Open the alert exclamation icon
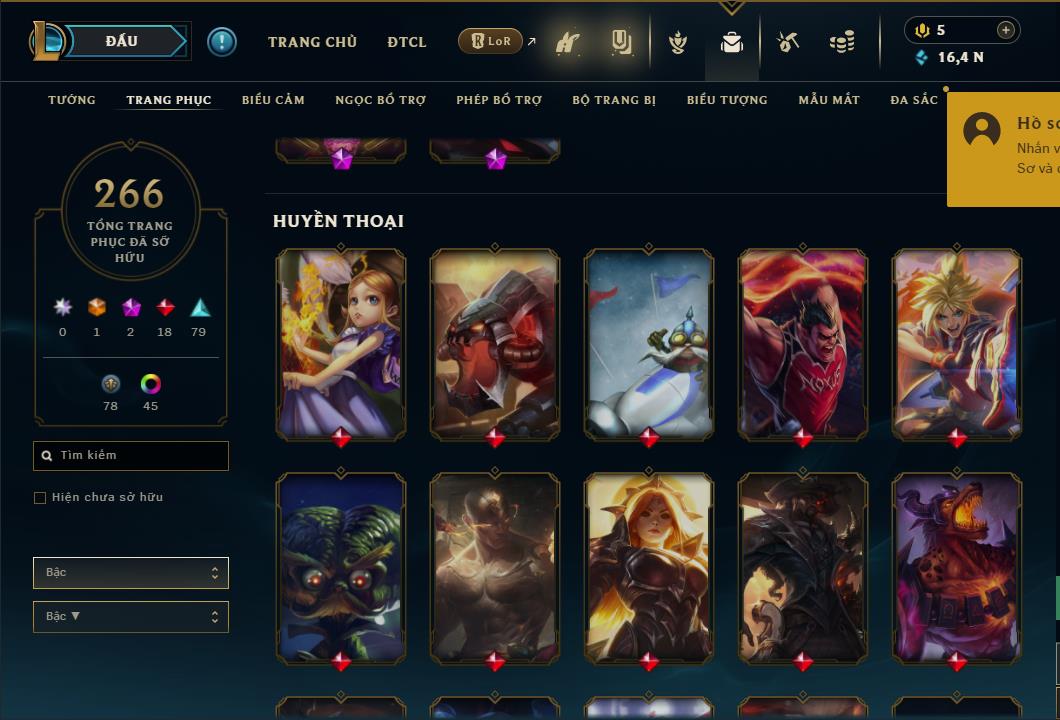 click(222, 42)
